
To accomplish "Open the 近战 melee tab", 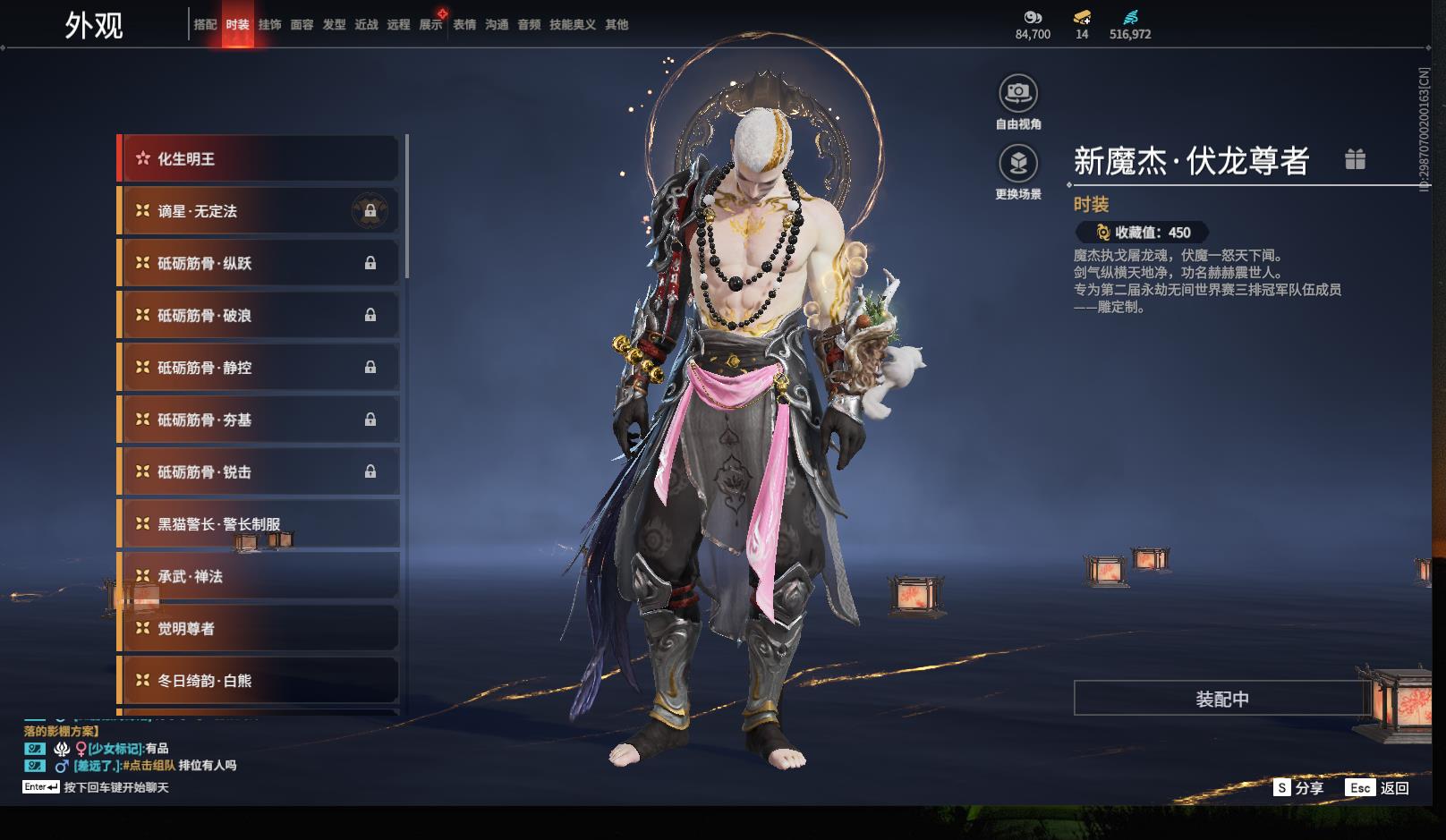I will [366, 25].
